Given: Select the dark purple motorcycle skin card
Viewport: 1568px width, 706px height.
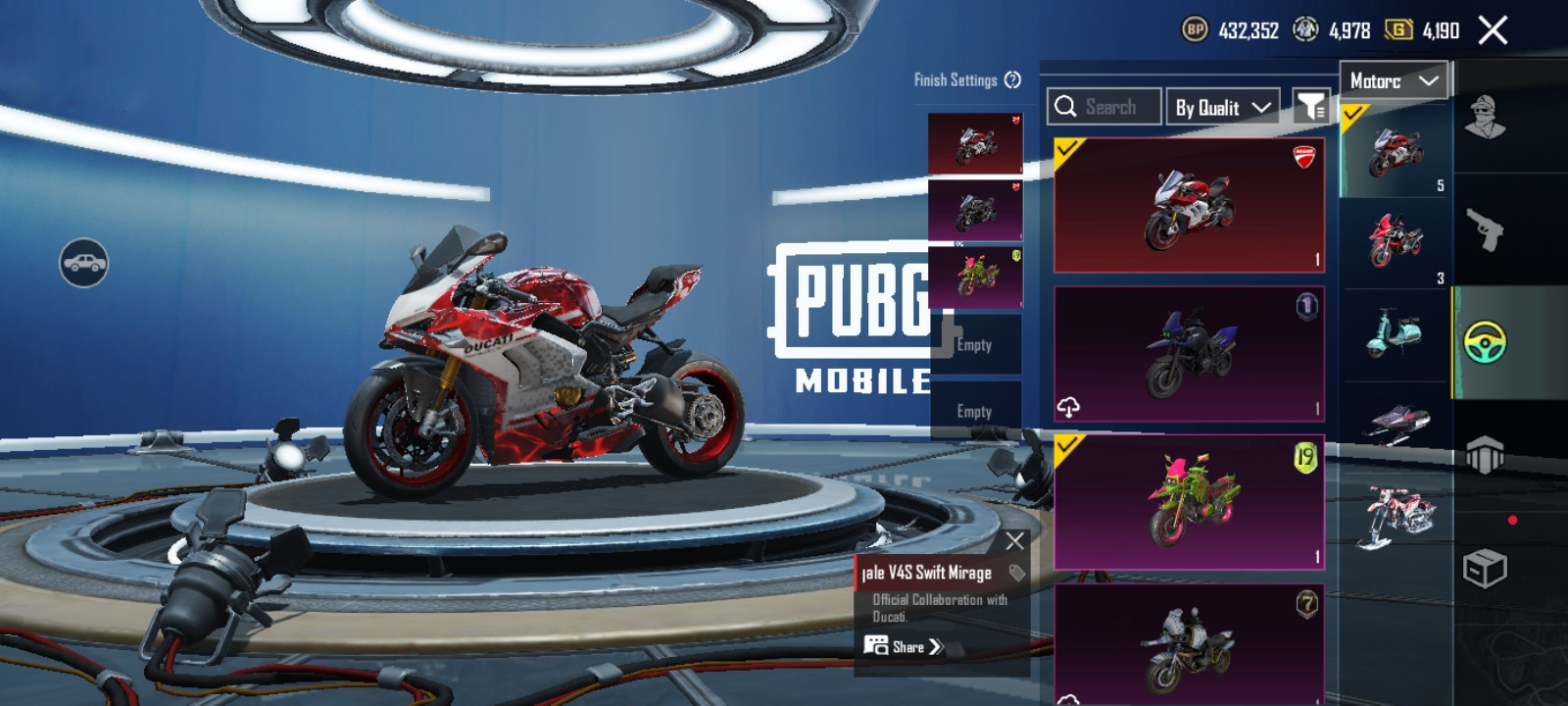Looking at the screenshot, I should pos(1189,354).
